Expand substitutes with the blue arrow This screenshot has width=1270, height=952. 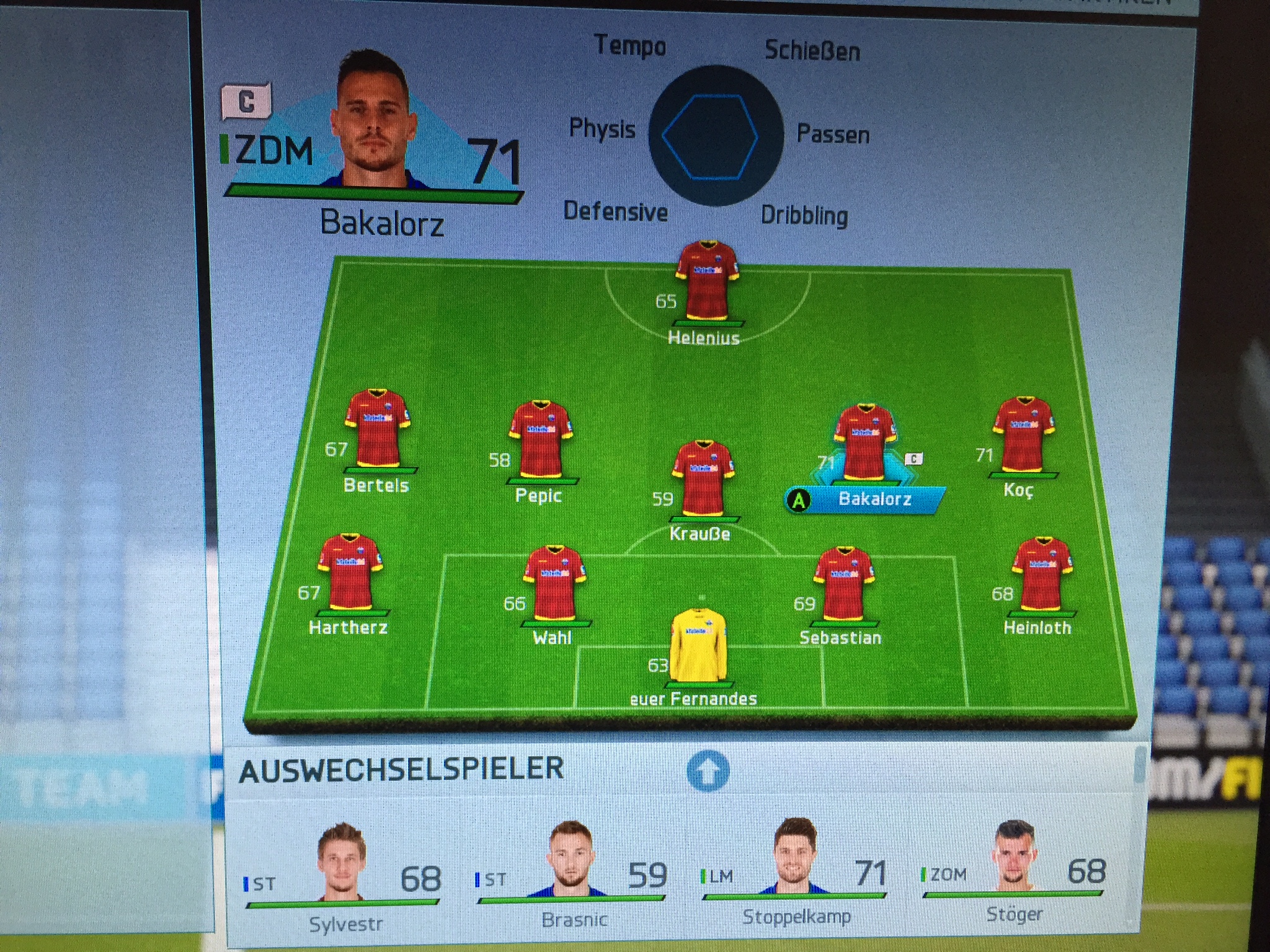click(708, 771)
